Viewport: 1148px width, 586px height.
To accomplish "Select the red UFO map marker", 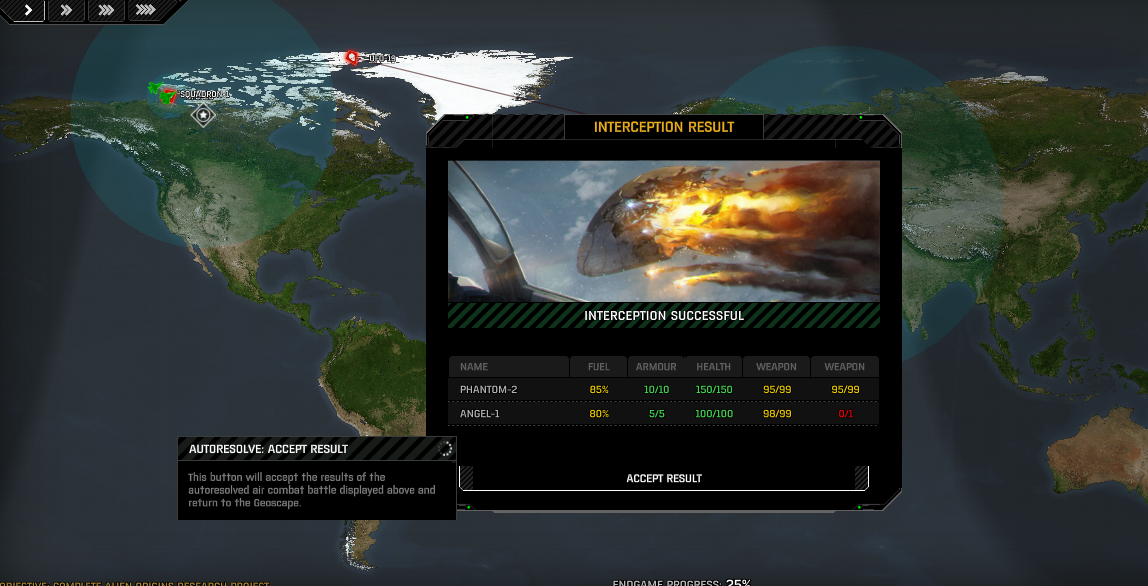I will pos(351,58).
